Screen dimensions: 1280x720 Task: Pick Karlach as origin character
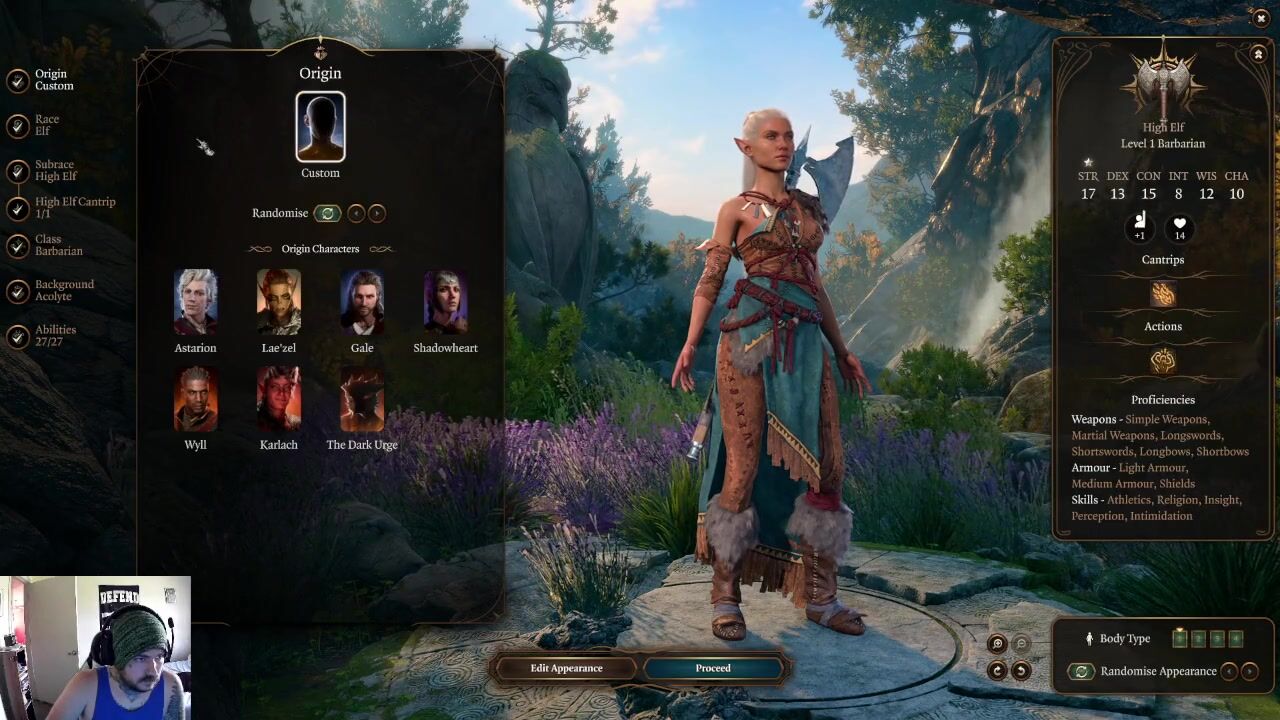278,398
